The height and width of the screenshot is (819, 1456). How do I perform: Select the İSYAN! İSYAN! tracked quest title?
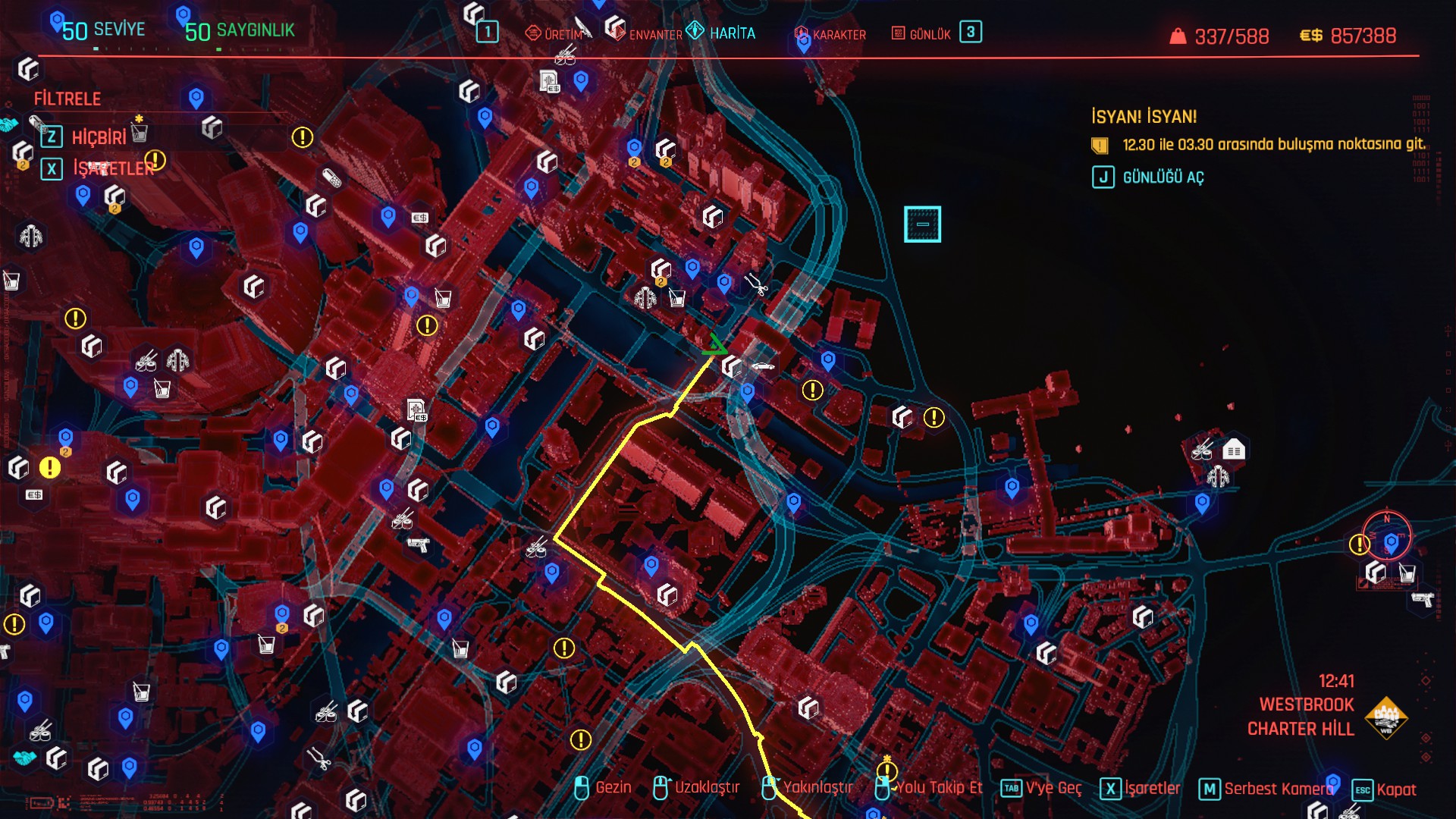click(x=1144, y=117)
